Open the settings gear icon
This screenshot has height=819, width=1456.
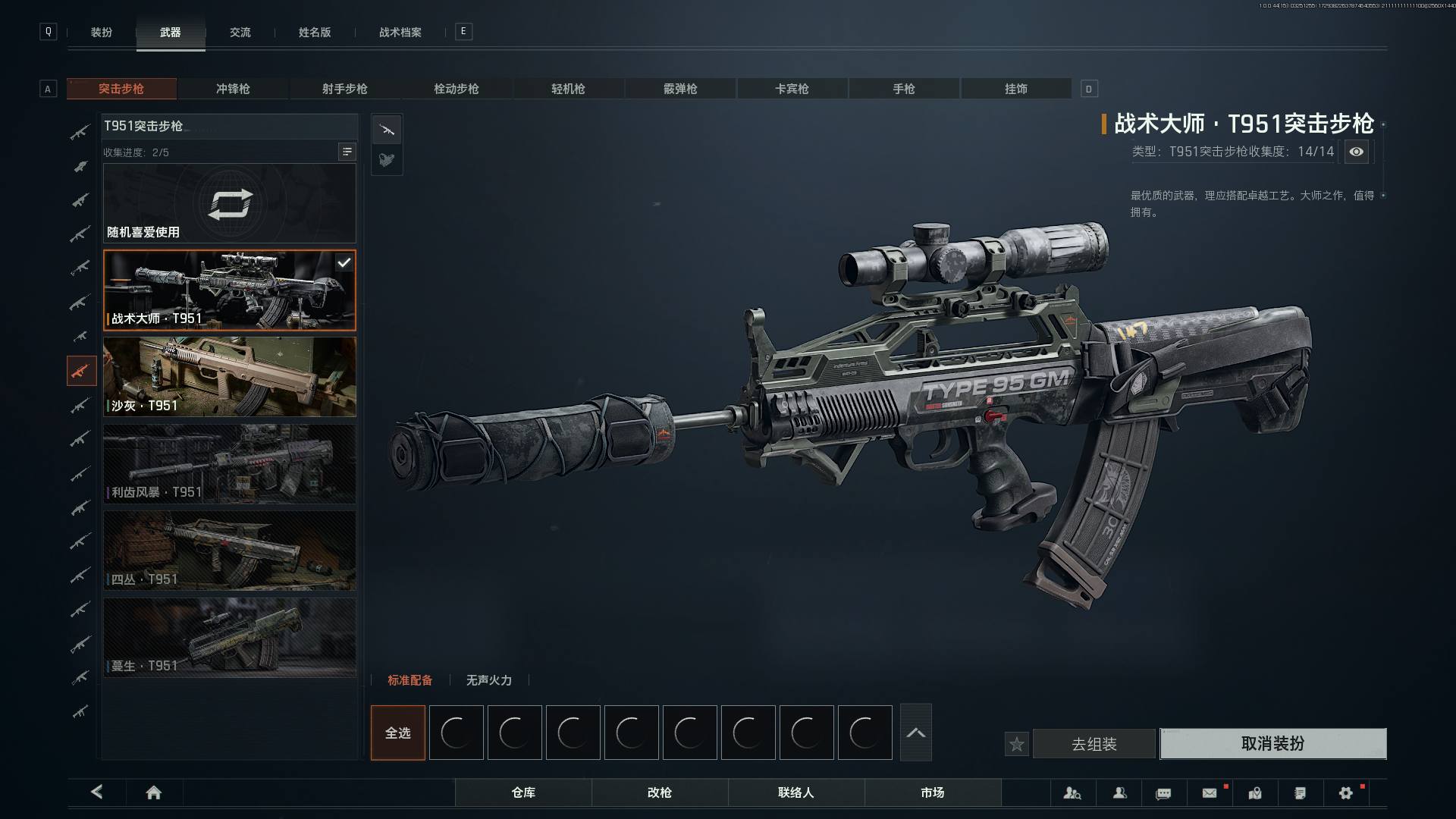pyautogui.click(x=1345, y=792)
